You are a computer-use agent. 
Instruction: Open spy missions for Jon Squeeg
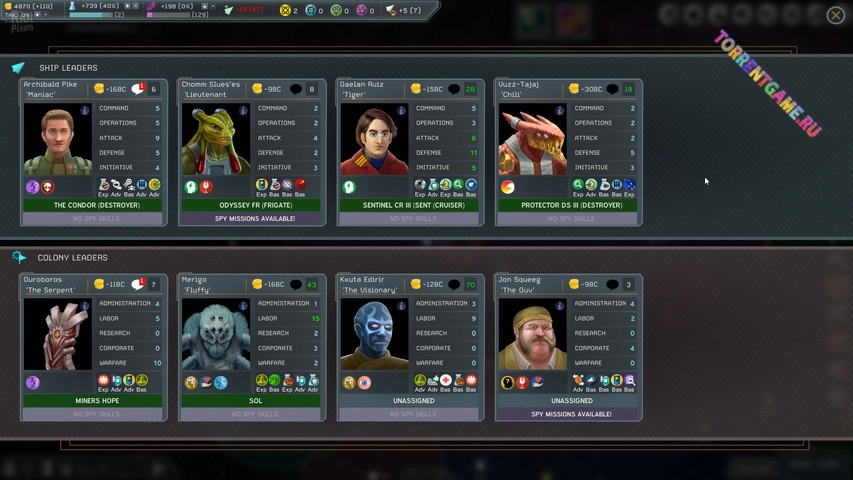click(571, 413)
